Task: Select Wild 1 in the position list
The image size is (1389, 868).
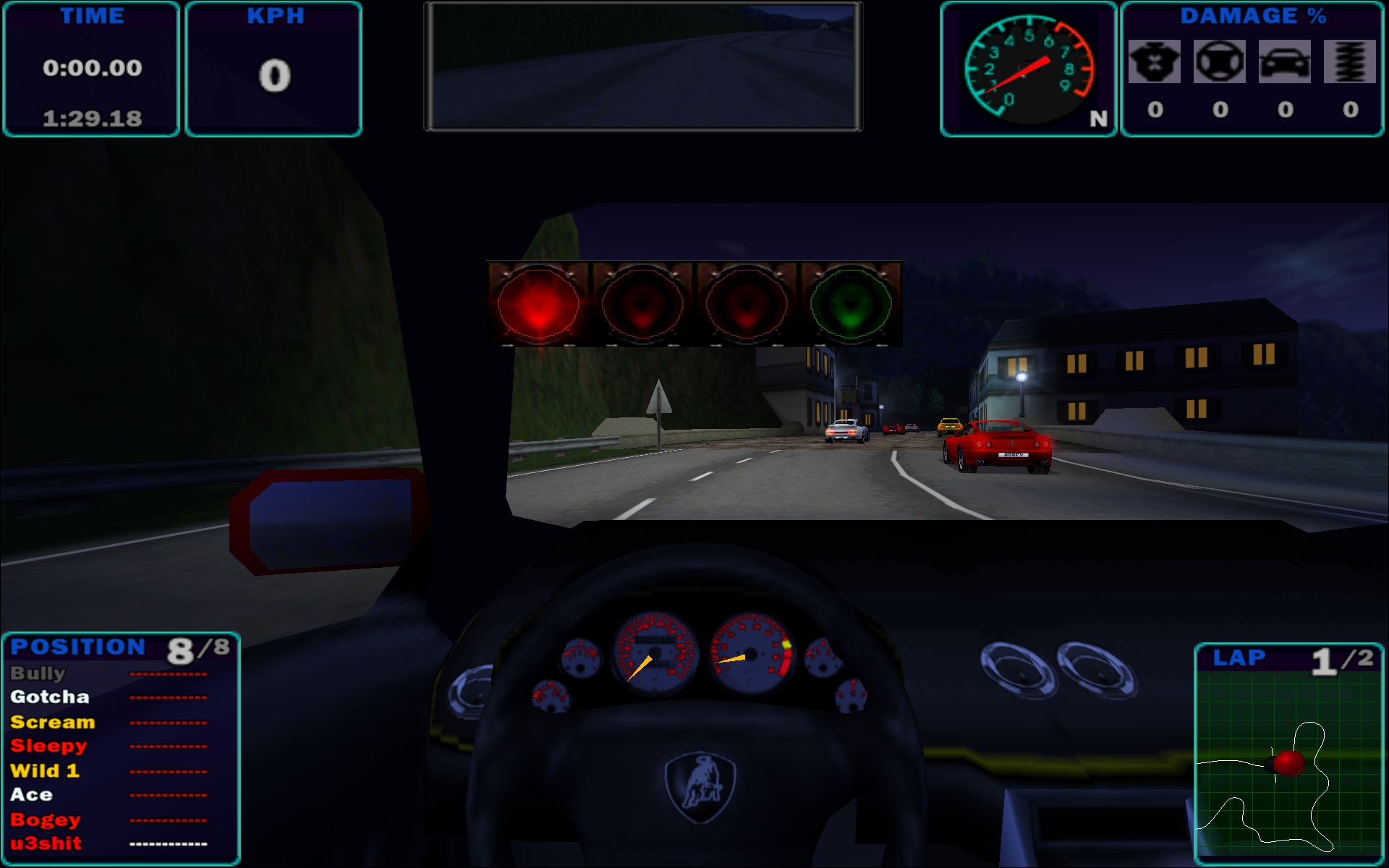Action: click(45, 770)
